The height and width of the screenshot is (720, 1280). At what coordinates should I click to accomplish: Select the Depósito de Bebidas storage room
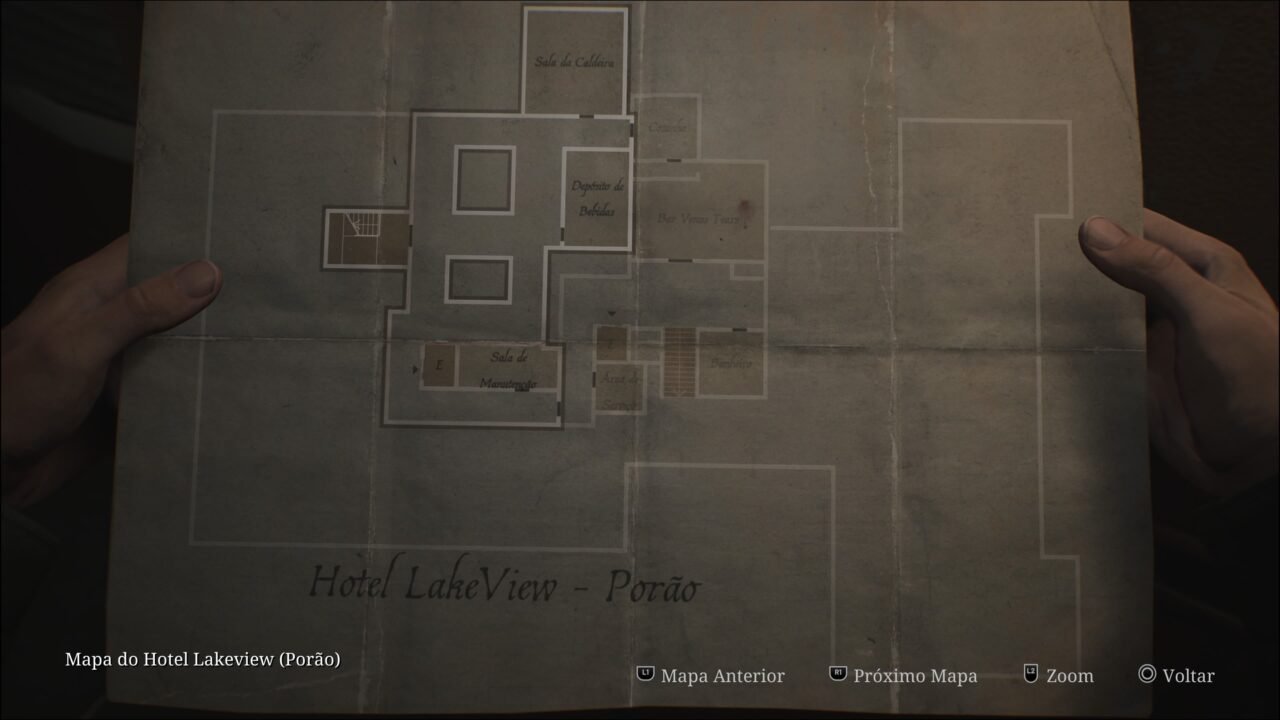pos(597,195)
